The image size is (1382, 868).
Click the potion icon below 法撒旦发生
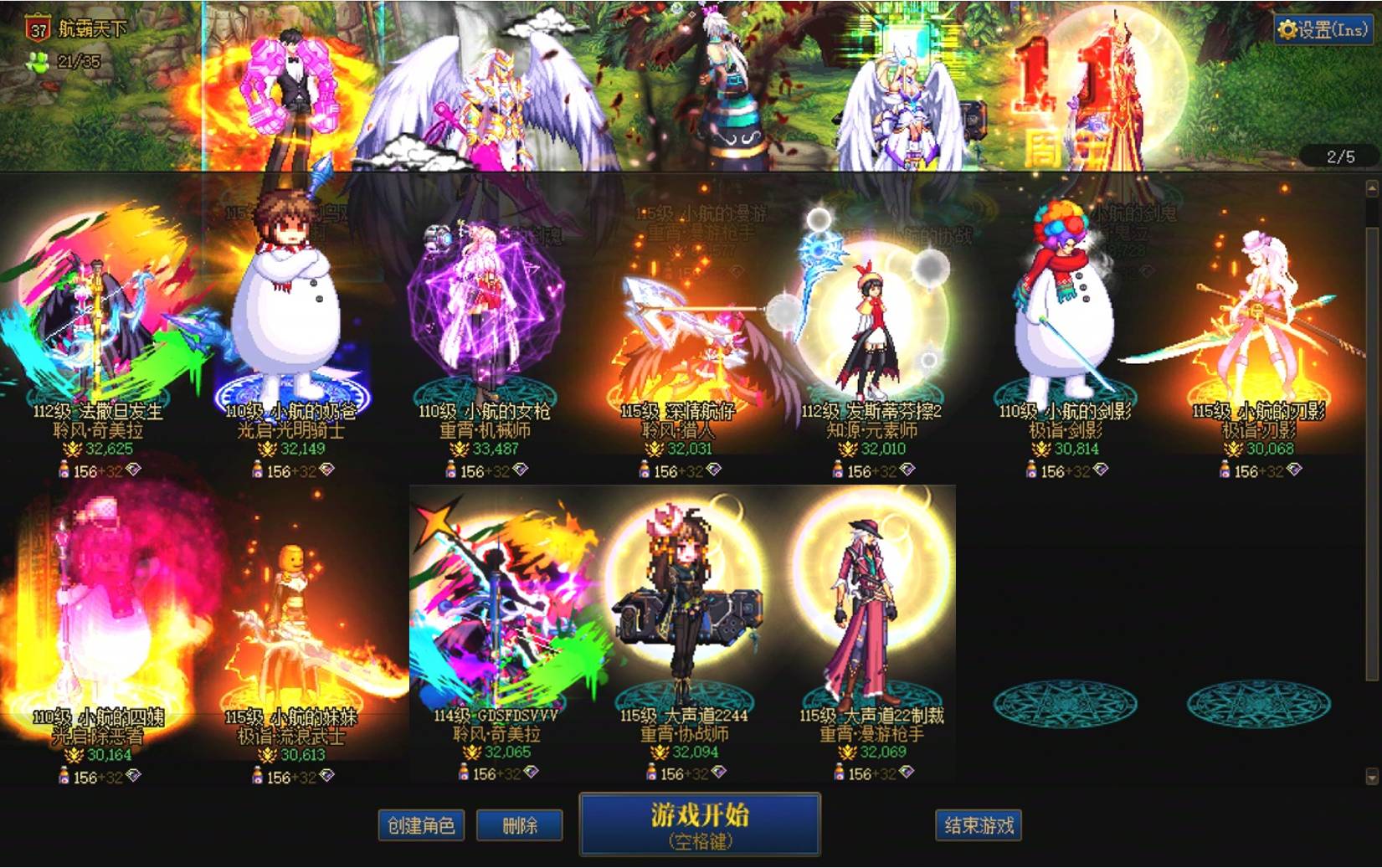pyautogui.click(x=65, y=470)
